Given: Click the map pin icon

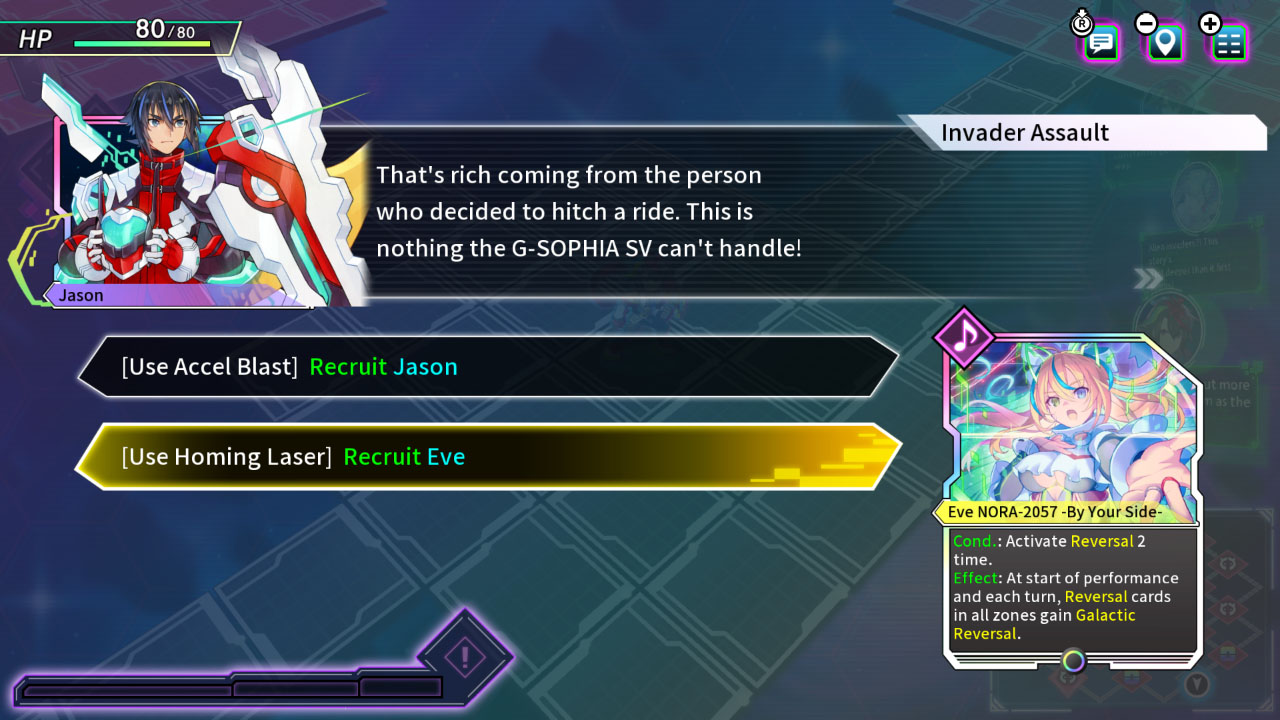Looking at the screenshot, I should (x=1164, y=44).
